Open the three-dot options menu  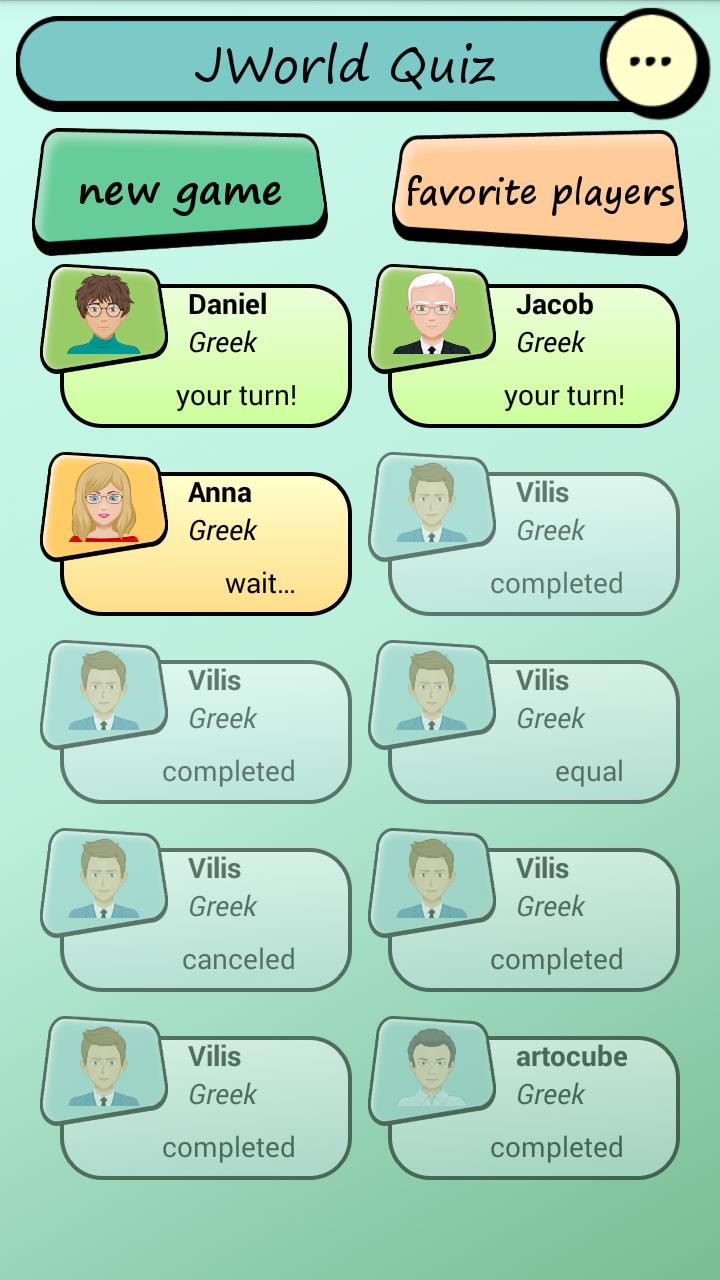pyautogui.click(x=650, y=61)
